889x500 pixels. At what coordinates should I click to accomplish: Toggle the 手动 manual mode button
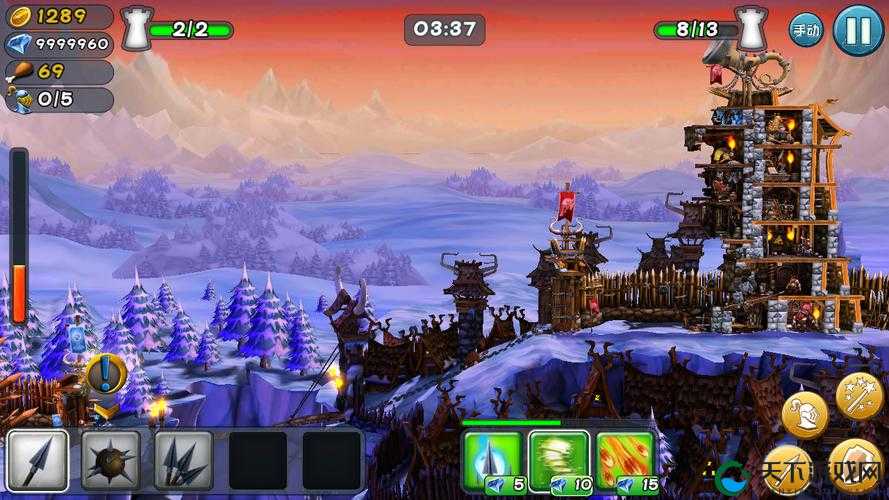point(806,30)
